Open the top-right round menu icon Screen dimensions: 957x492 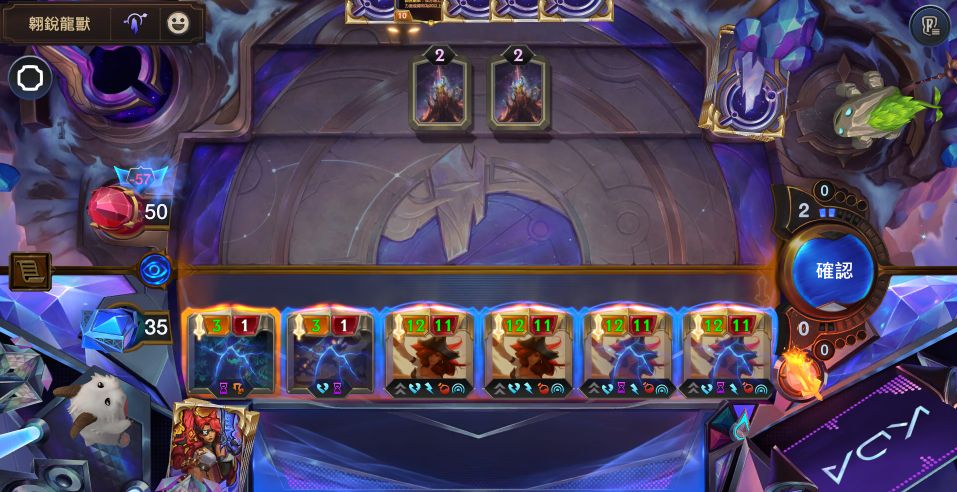point(929,25)
